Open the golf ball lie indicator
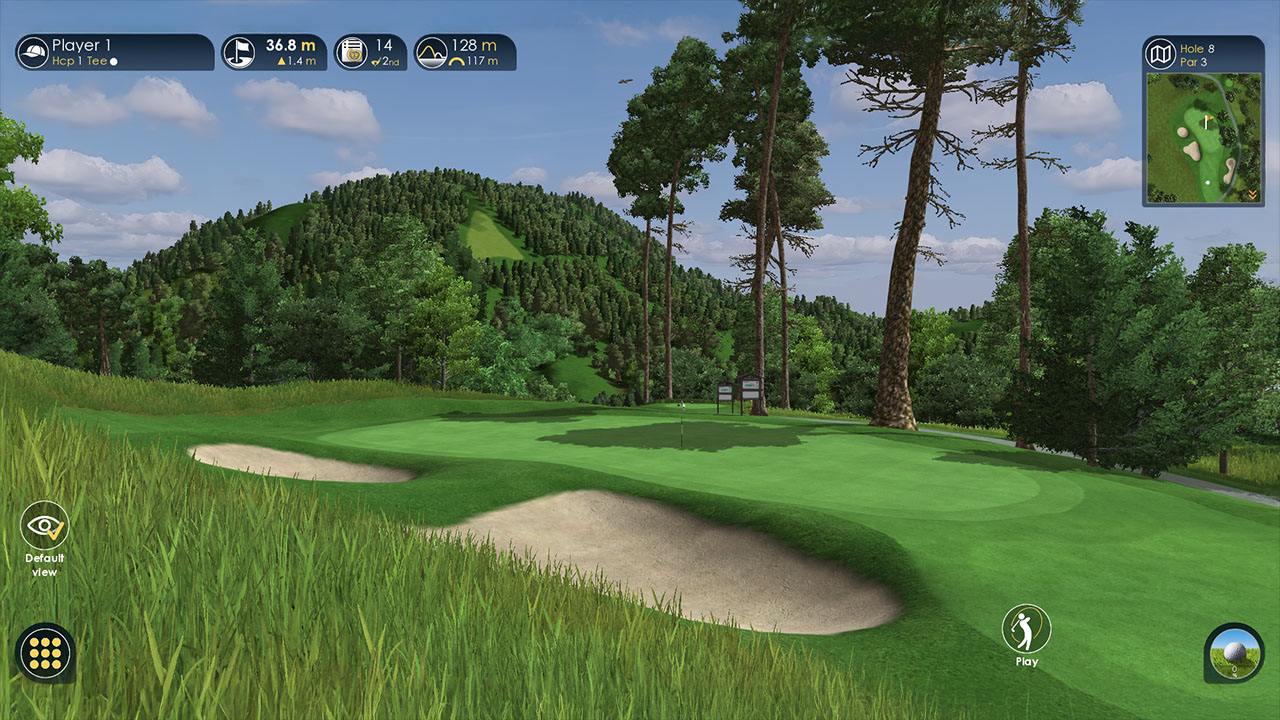This screenshot has height=720, width=1280. (x=1234, y=653)
